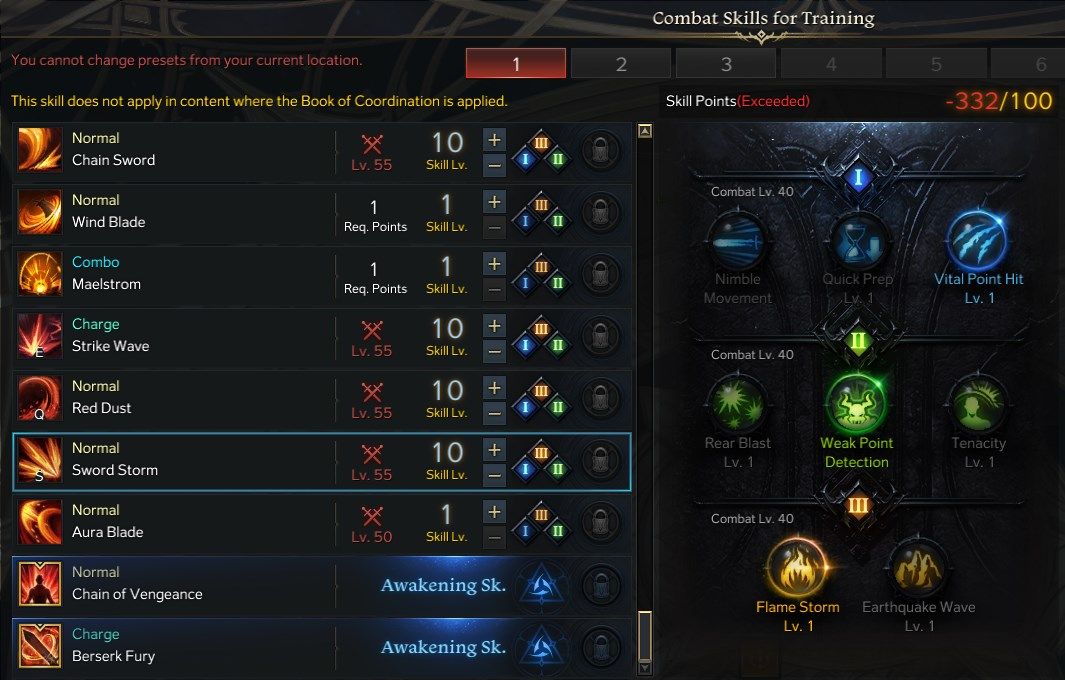Image resolution: width=1065 pixels, height=680 pixels.
Task: Open the Aura Blade skill icon
Action: coord(40,522)
